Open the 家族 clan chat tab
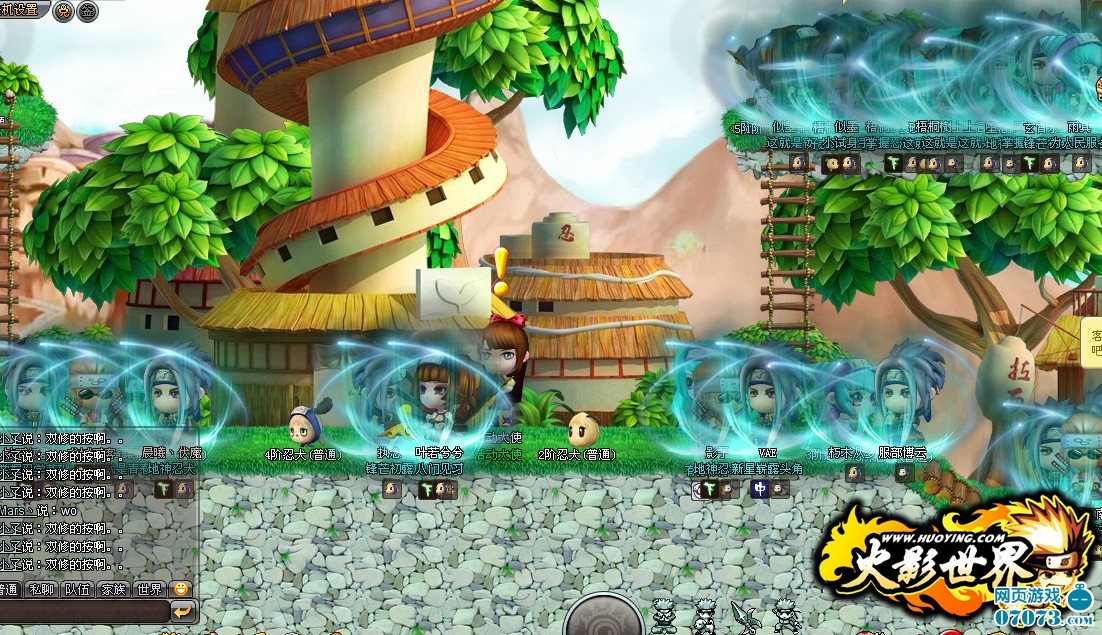Image resolution: width=1102 pixels, height=635 pixels. [112, 589]
